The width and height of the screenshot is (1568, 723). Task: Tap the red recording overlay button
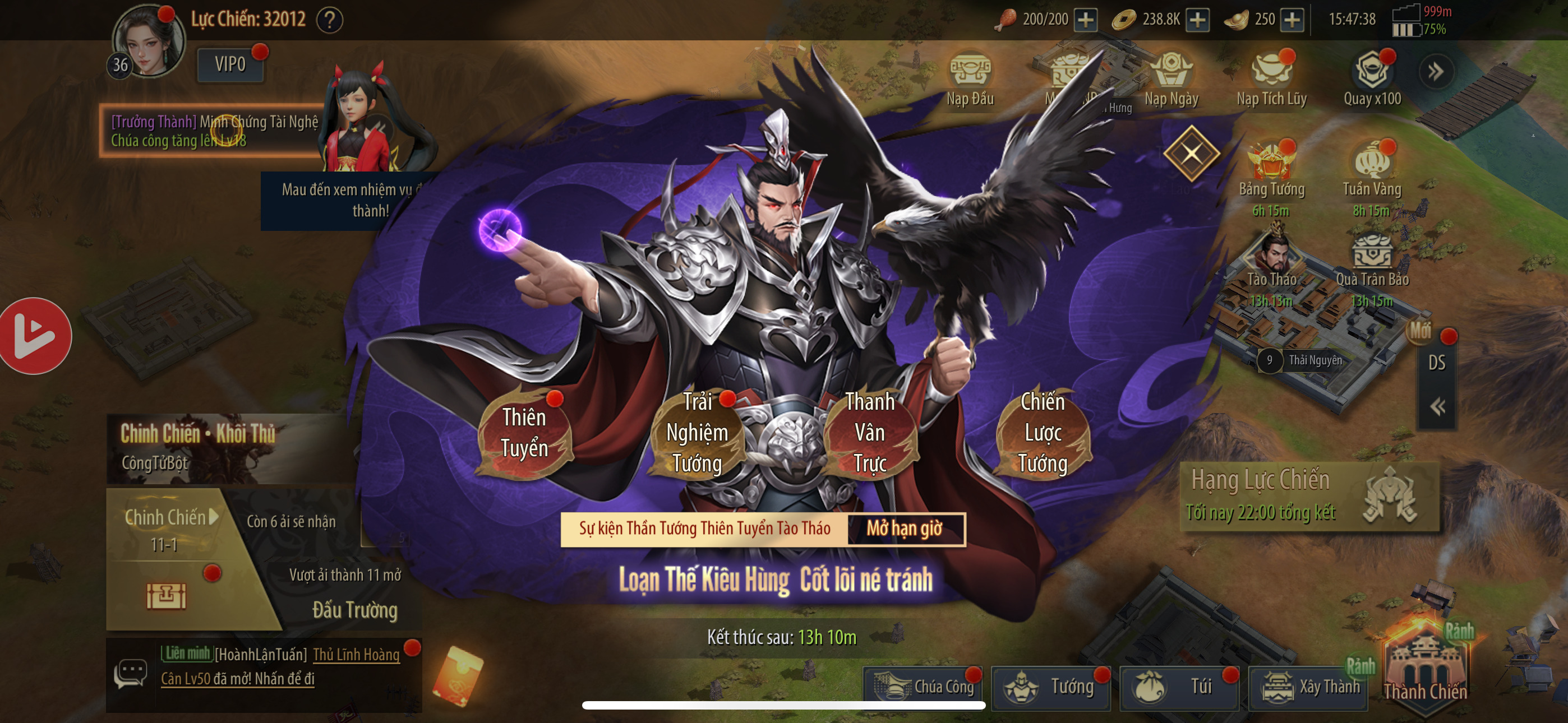34,335
